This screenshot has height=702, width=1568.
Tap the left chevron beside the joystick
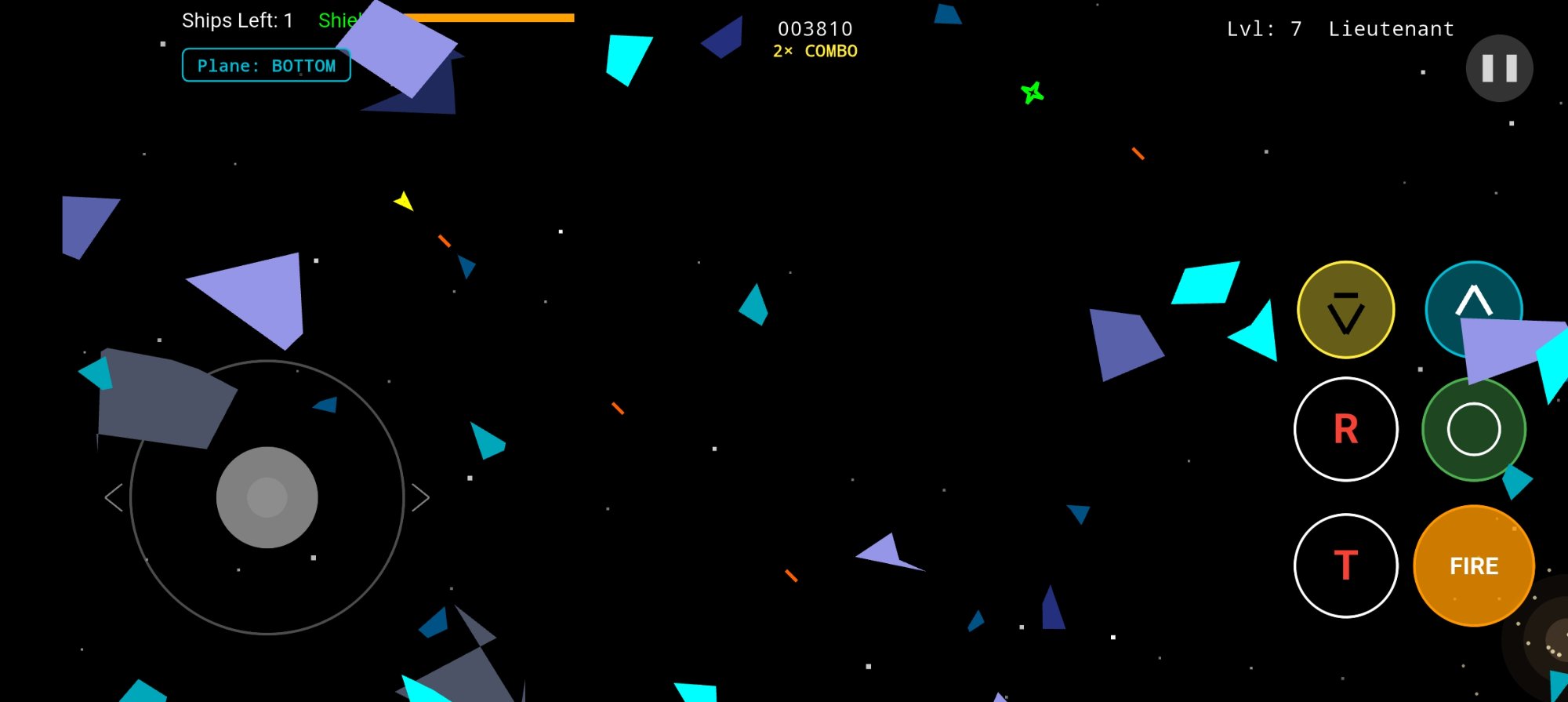pos(112,496)
